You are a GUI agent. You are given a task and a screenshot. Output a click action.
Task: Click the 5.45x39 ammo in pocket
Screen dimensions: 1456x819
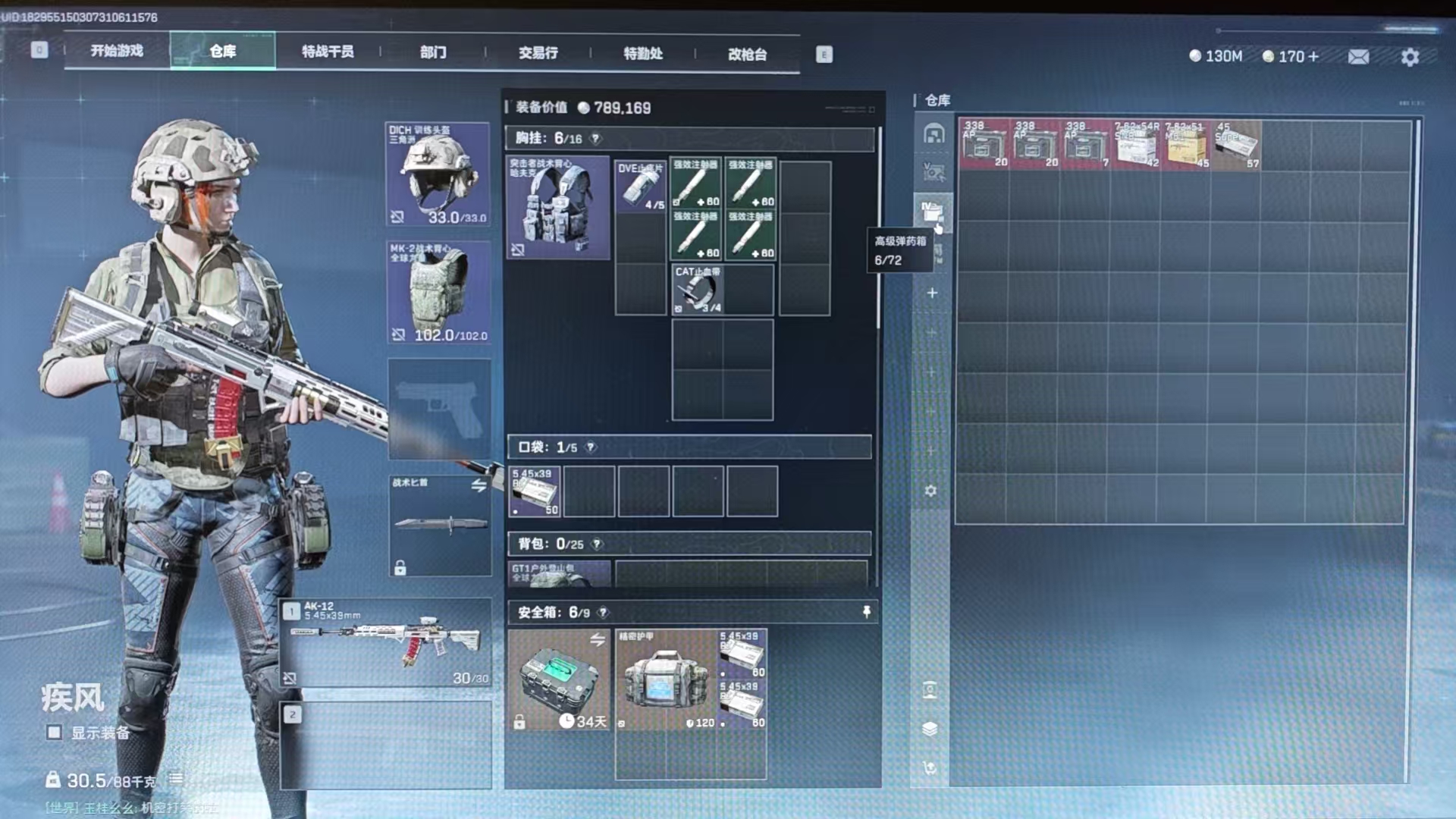point(535,491)
